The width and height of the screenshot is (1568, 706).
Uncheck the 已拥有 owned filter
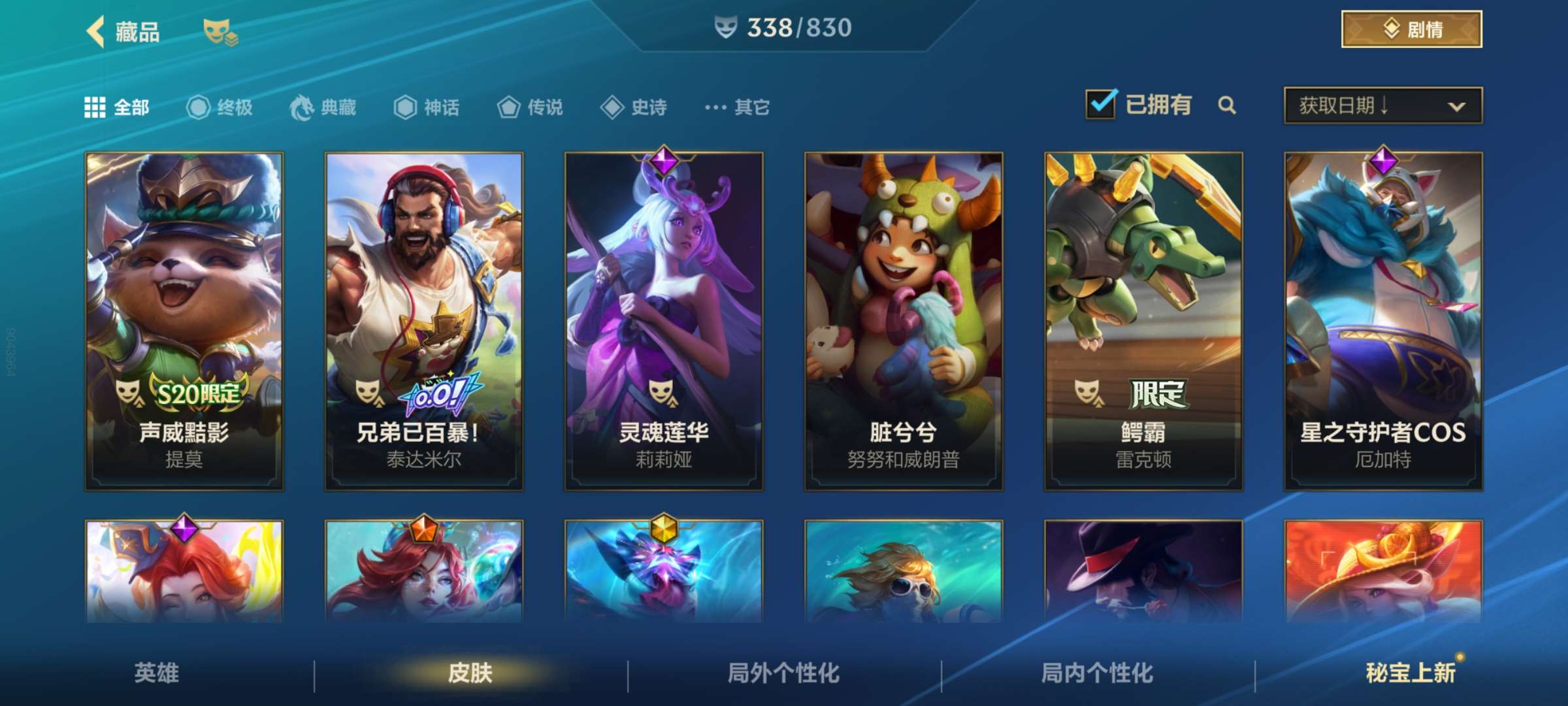pyautogui.click(x=1102, y=103)
